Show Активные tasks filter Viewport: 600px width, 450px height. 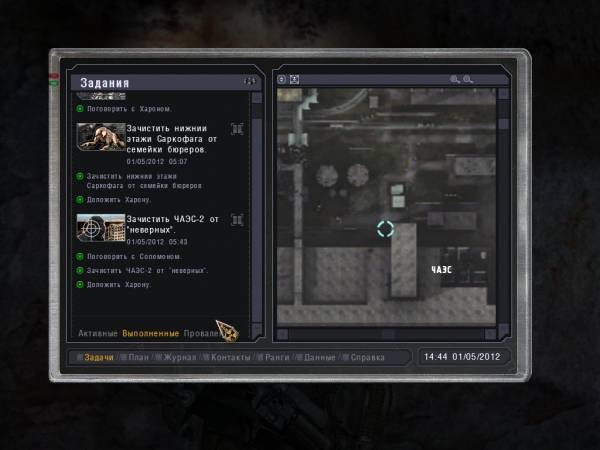point(98,333)
